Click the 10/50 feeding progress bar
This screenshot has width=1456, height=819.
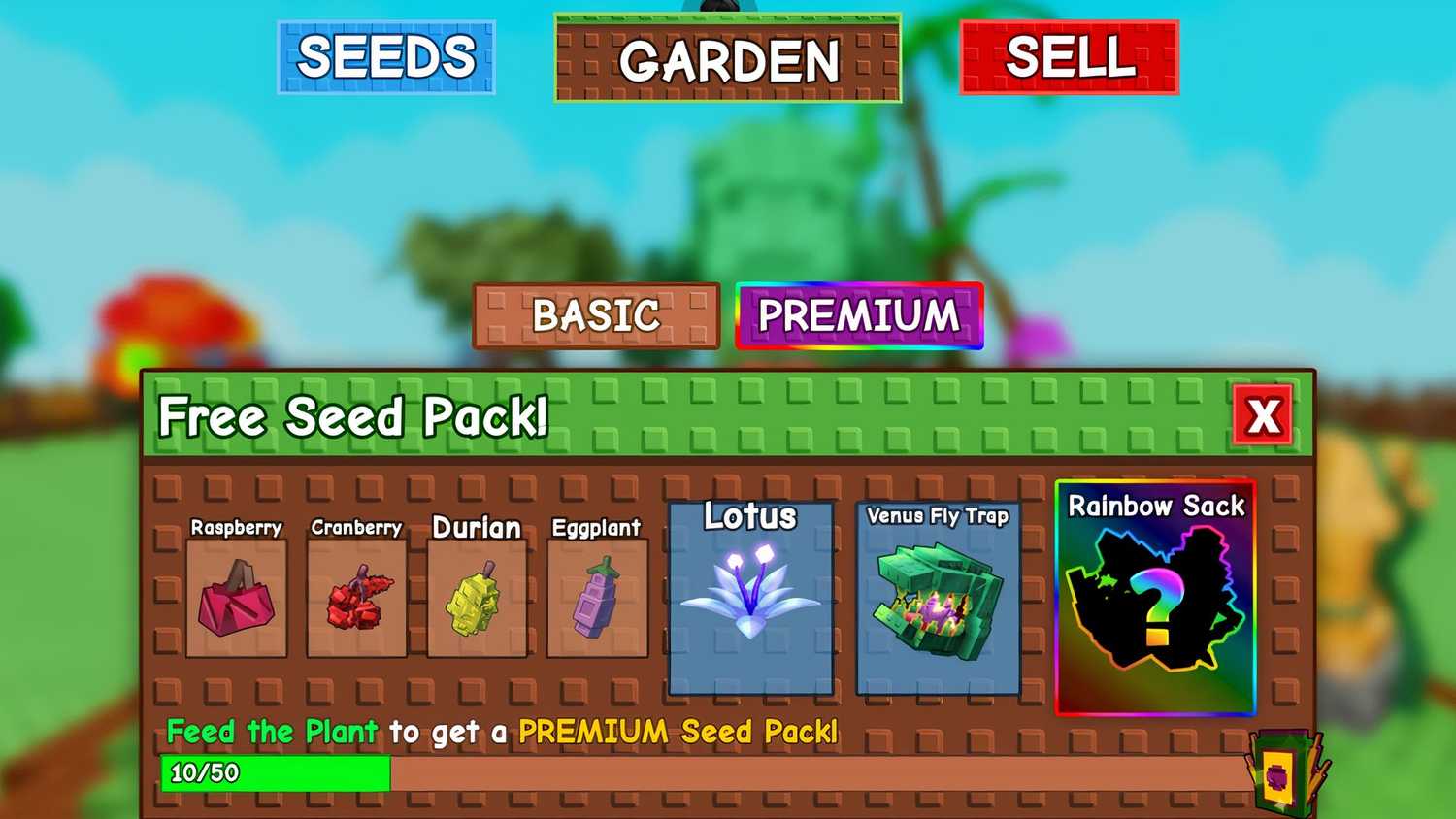pos(277,774)
